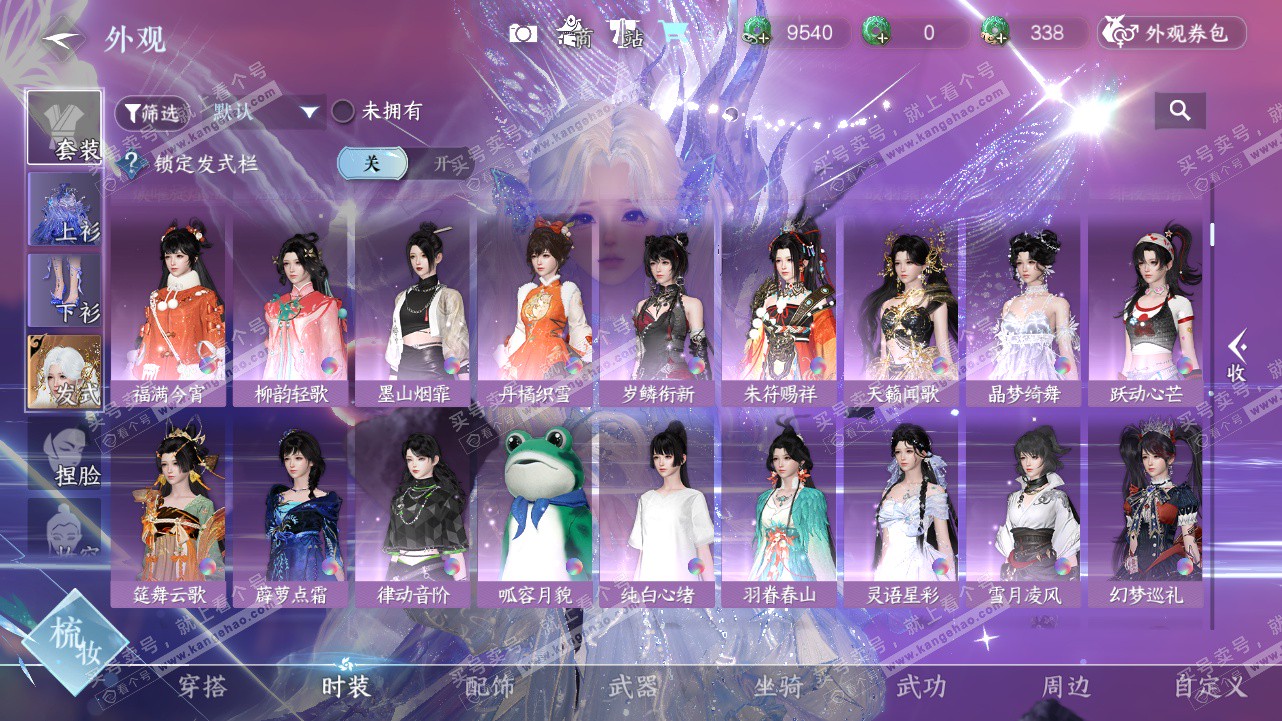This screenshot has width=1282, height=721.
Task: Open the camera photo mode icon
Action: [523, 34]
